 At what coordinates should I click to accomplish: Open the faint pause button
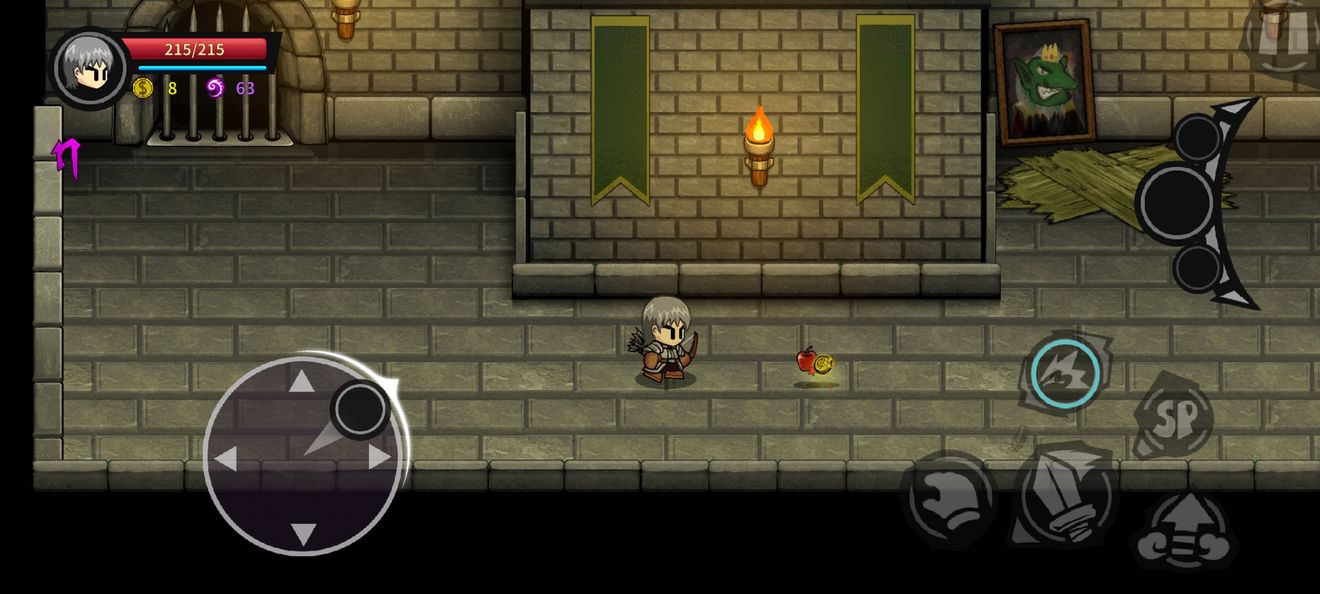(1286, 35)
